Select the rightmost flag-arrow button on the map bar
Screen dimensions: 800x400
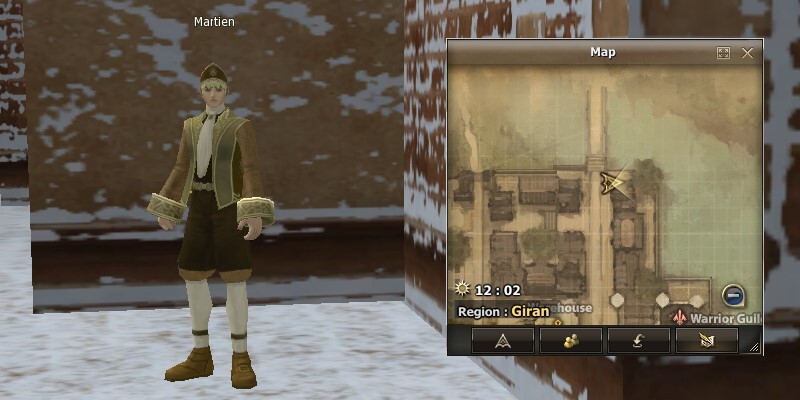pos(706,341)
